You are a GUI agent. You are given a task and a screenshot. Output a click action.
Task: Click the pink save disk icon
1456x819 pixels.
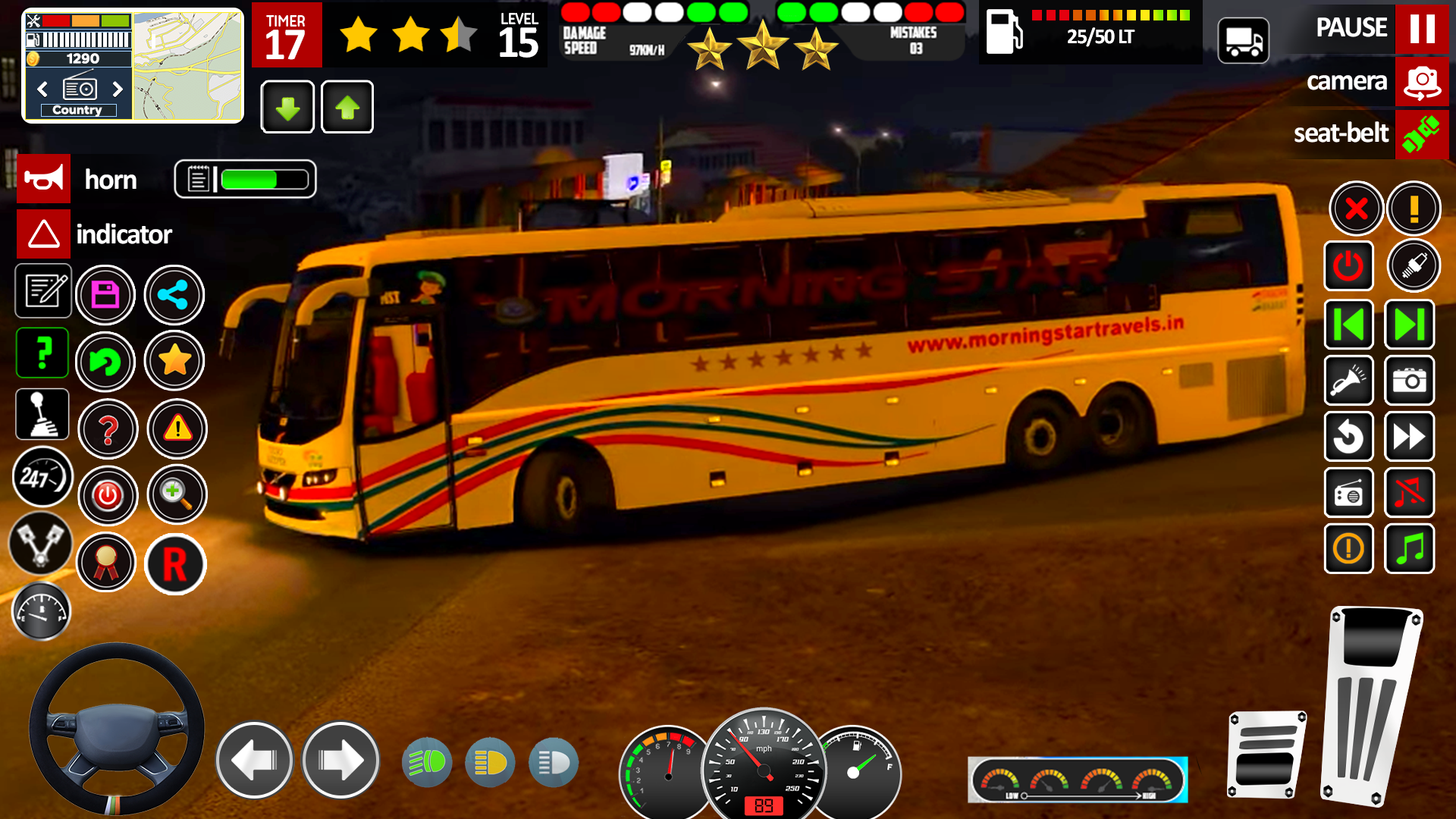[106, 294]
